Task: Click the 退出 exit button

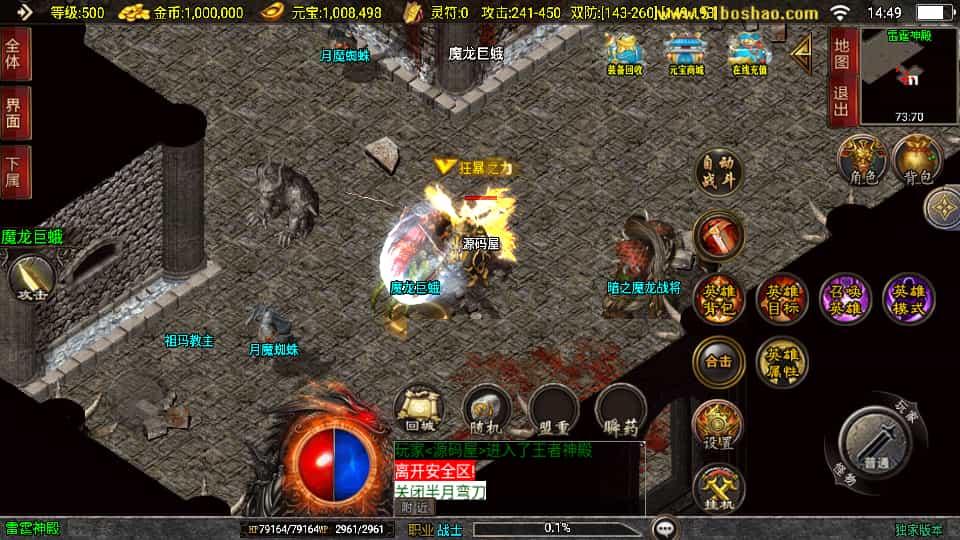Action: point(842,103)
